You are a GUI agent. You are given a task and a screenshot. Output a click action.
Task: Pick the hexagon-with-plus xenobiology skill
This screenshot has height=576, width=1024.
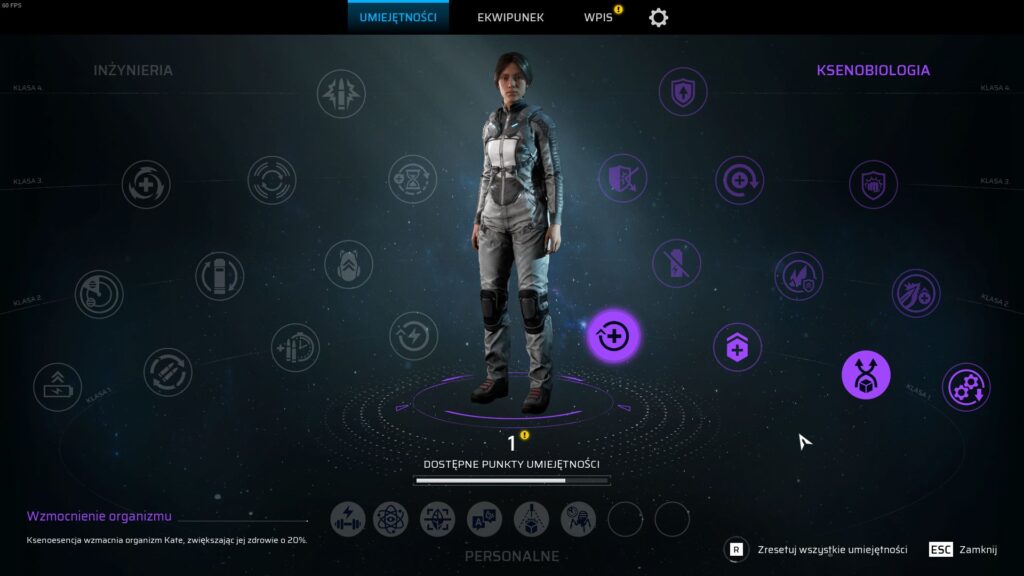(x=737, y=347)
